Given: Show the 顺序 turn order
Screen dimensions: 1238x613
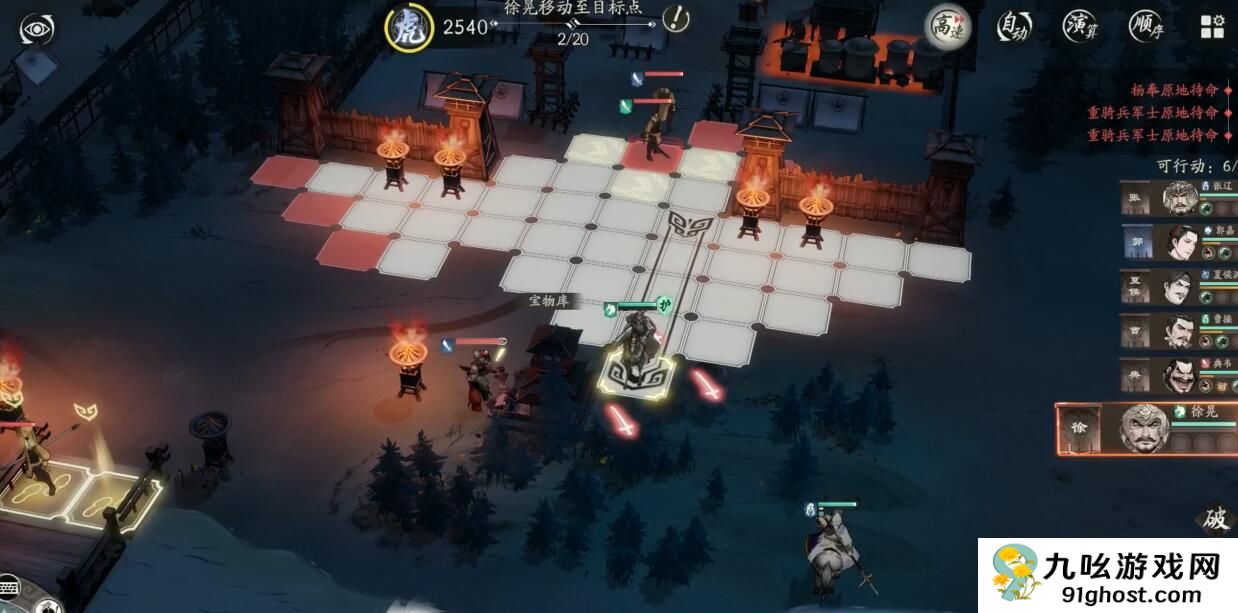Looking at the screenshot, I should [1146, 26].
